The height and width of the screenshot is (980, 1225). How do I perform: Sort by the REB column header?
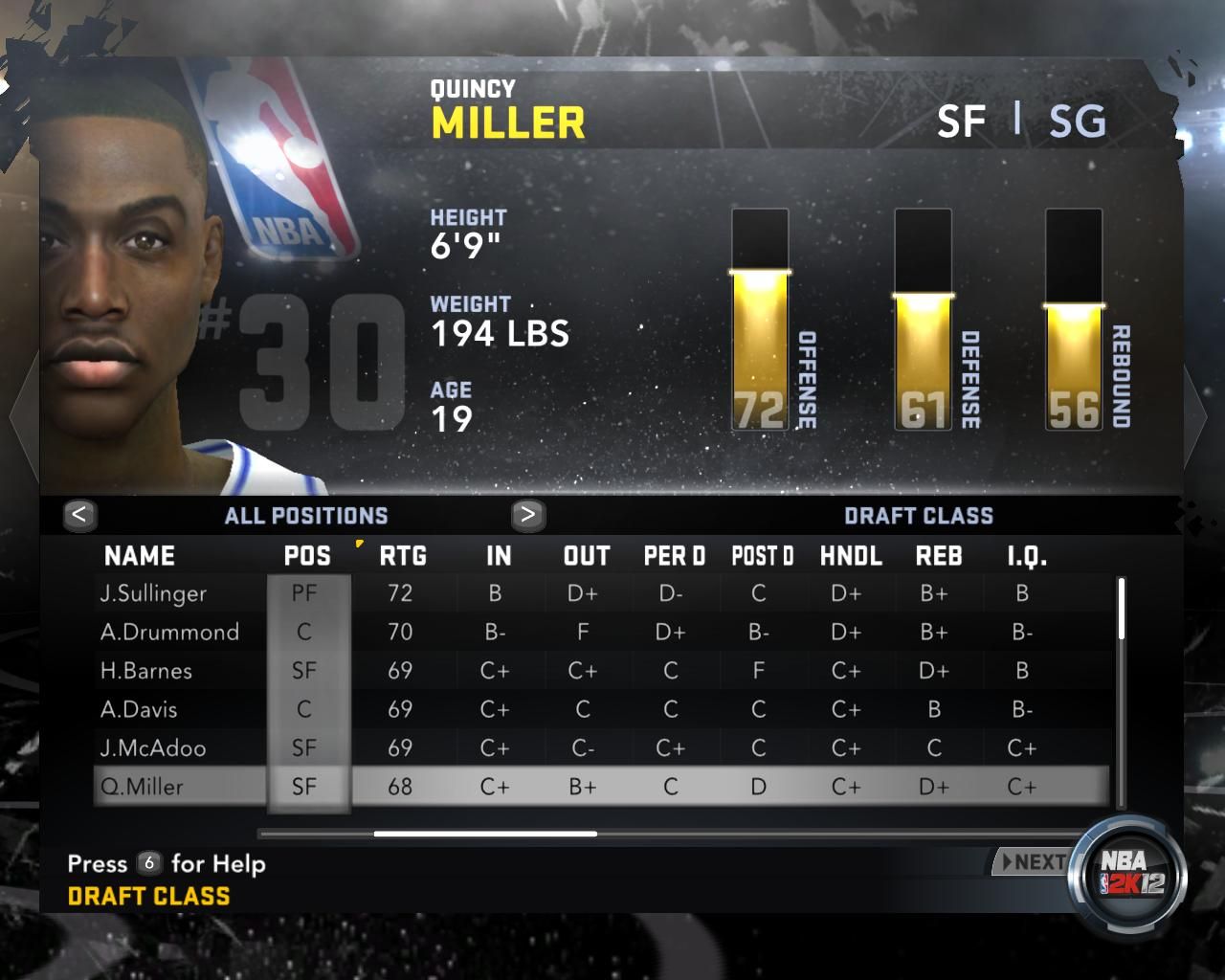(x=939, y=556)
